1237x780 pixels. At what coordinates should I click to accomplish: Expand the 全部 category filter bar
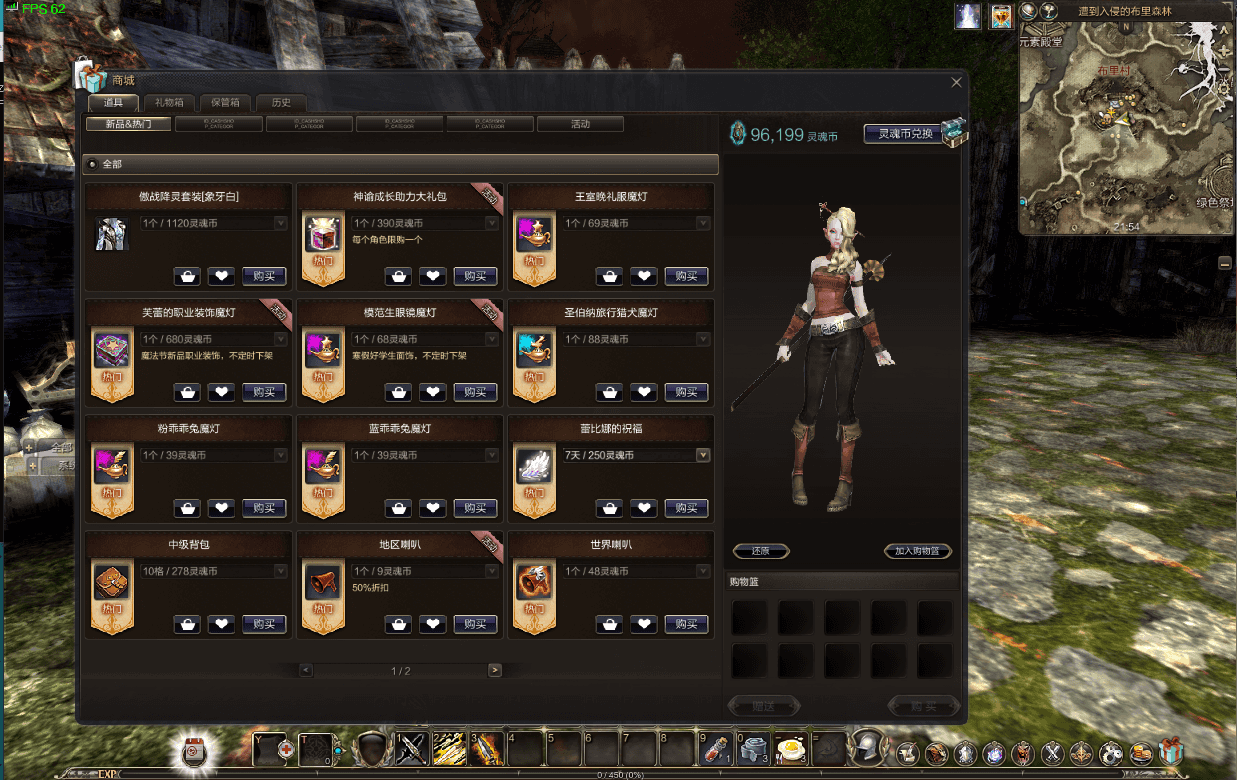pos(400,164)
